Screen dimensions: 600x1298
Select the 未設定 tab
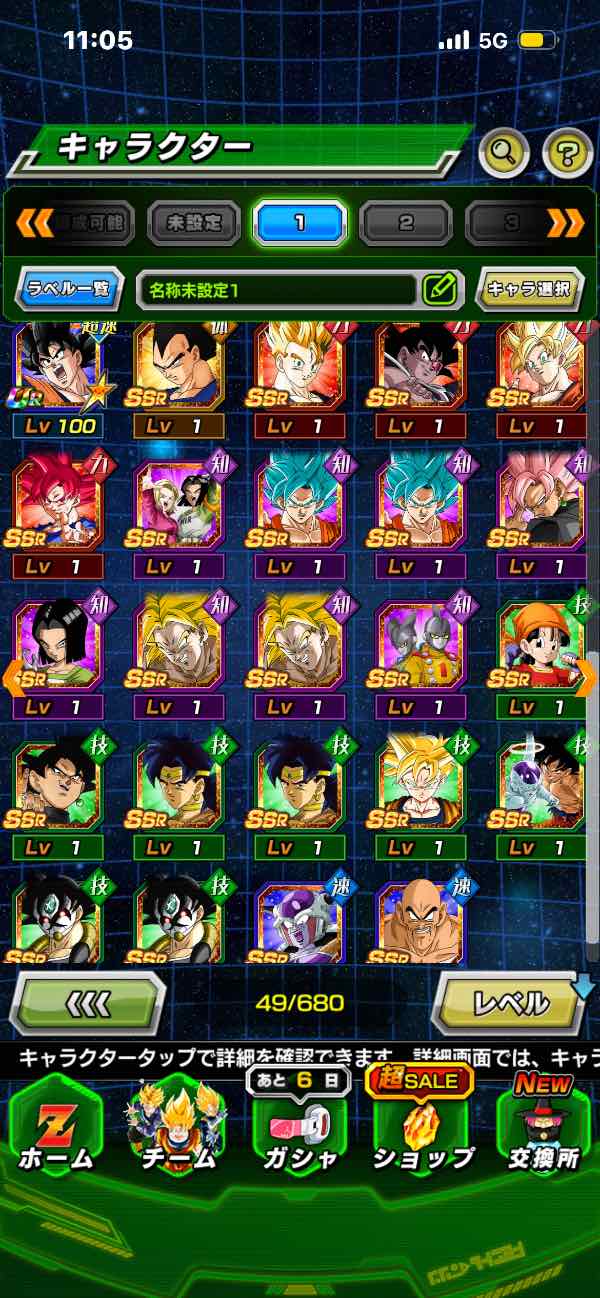[x=194, y=222]
